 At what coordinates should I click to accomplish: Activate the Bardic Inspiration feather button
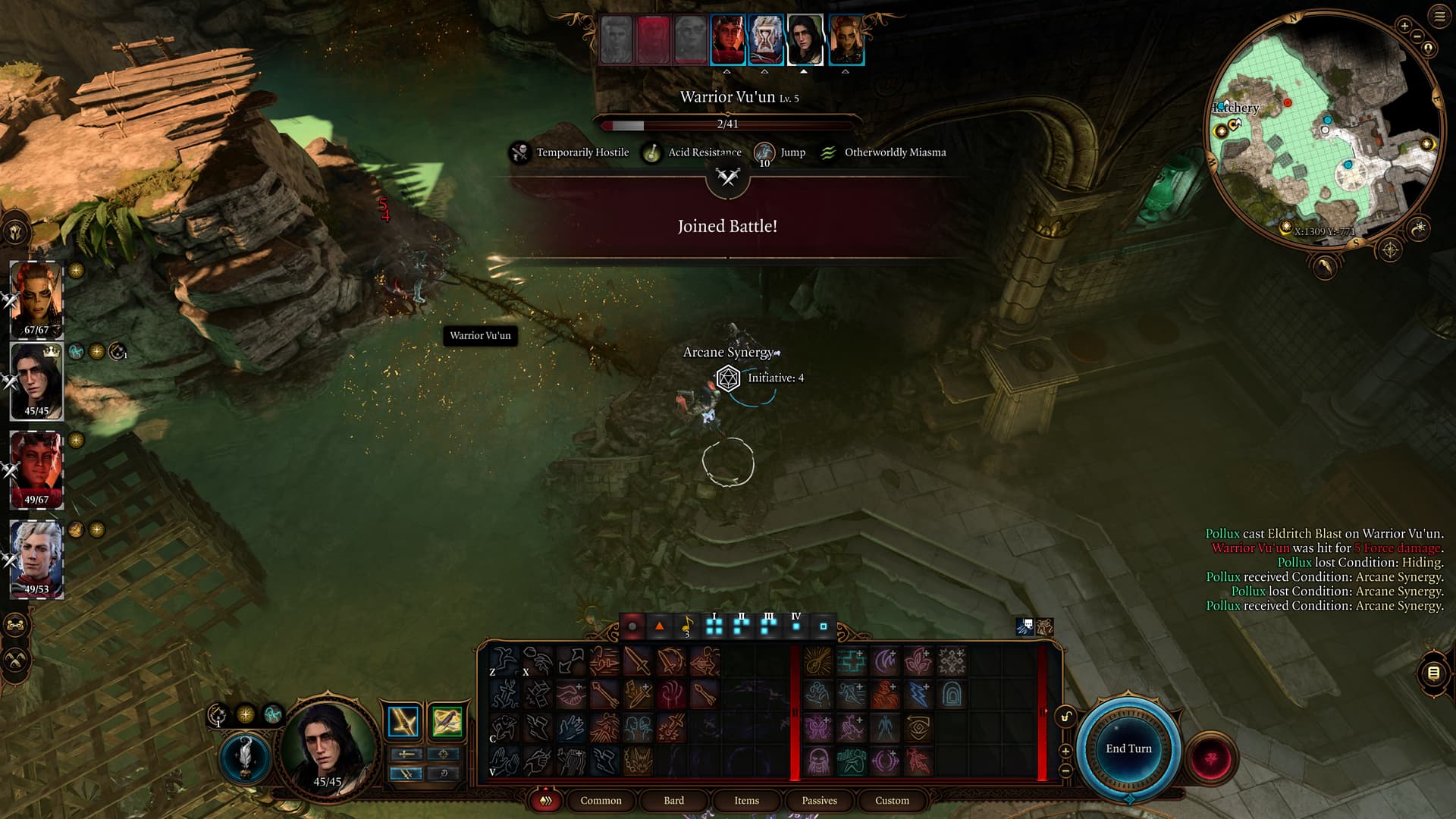click(245, 756)
